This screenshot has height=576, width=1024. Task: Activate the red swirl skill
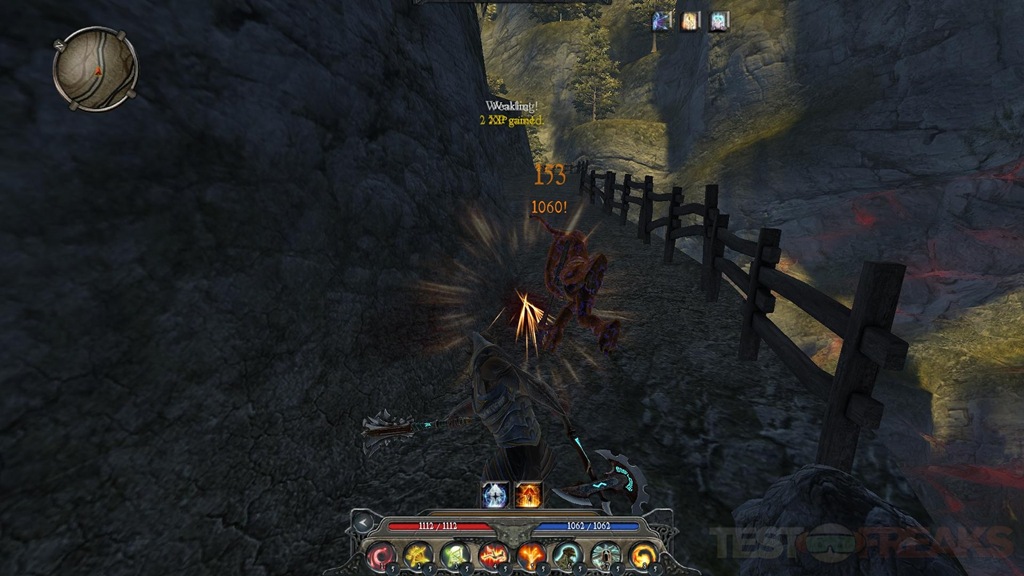pyautogui.click(x=381, y=555)
